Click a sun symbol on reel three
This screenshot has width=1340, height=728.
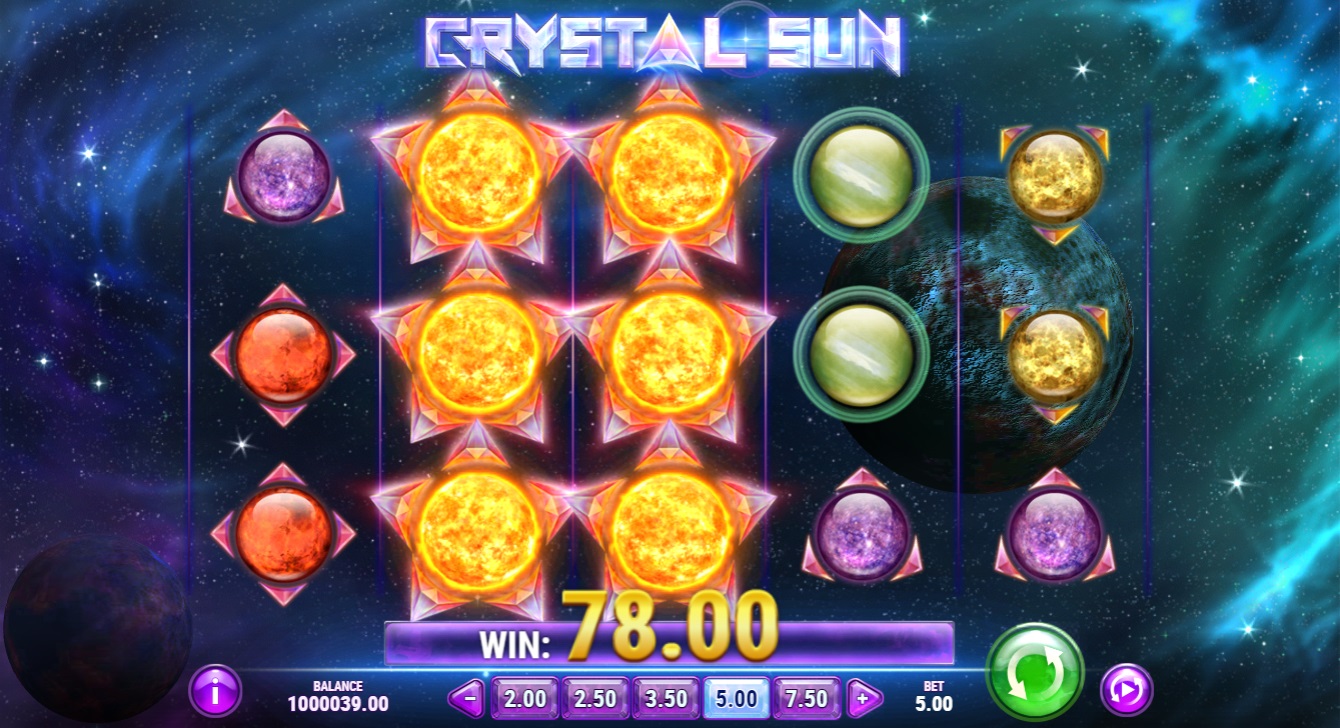point(672,355)
